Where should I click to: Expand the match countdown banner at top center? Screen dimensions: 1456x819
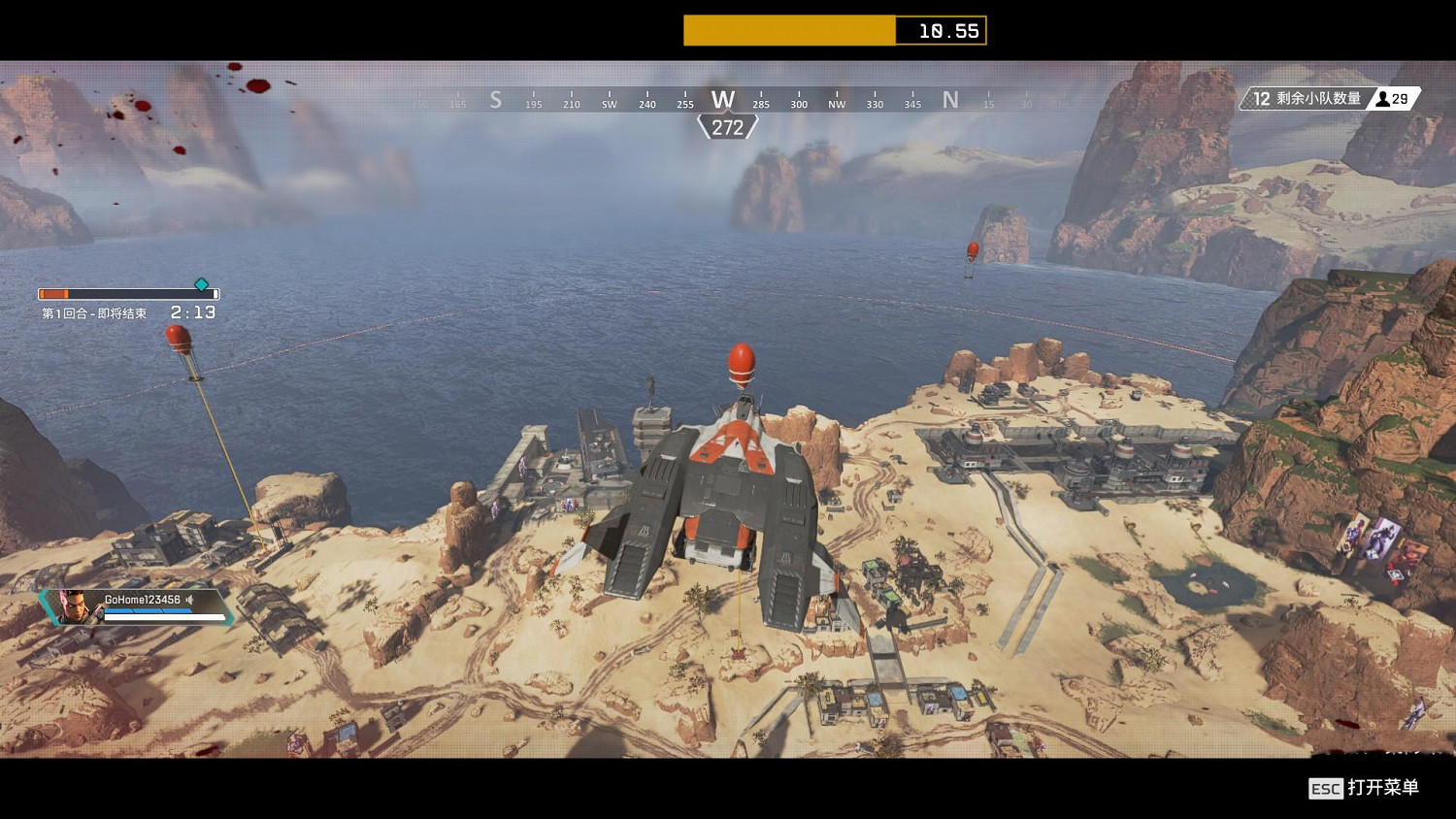[x=835, y=30]
